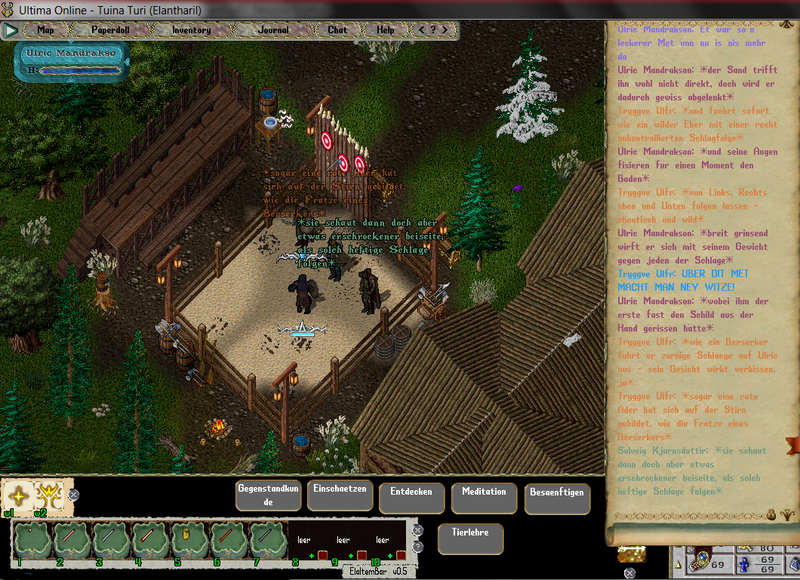
Task: Open the Paperdoll window
Action: tap(112, 30)
